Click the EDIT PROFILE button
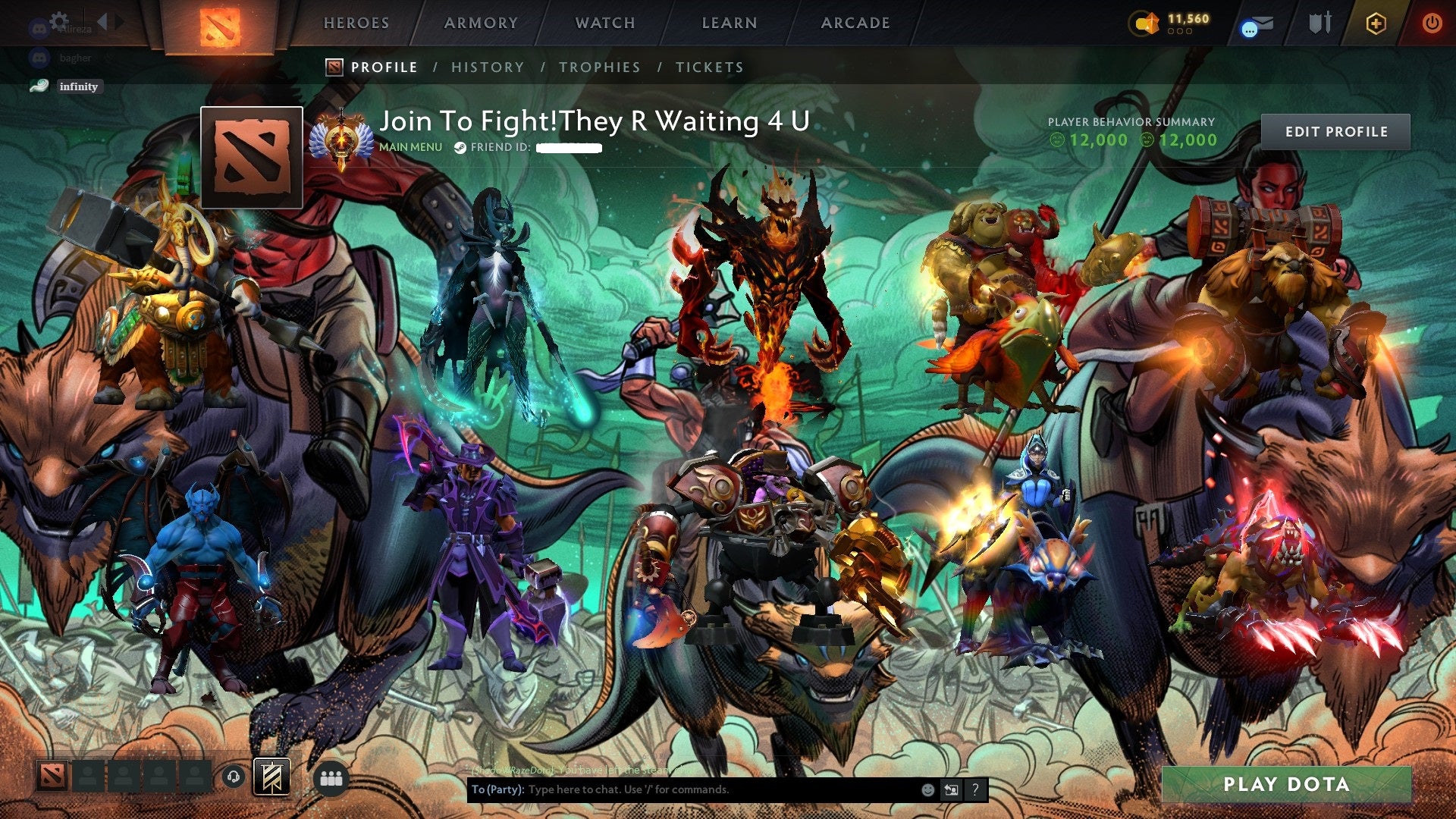The width and height of the screenshot is (1456, 819). coord(1336,130)
